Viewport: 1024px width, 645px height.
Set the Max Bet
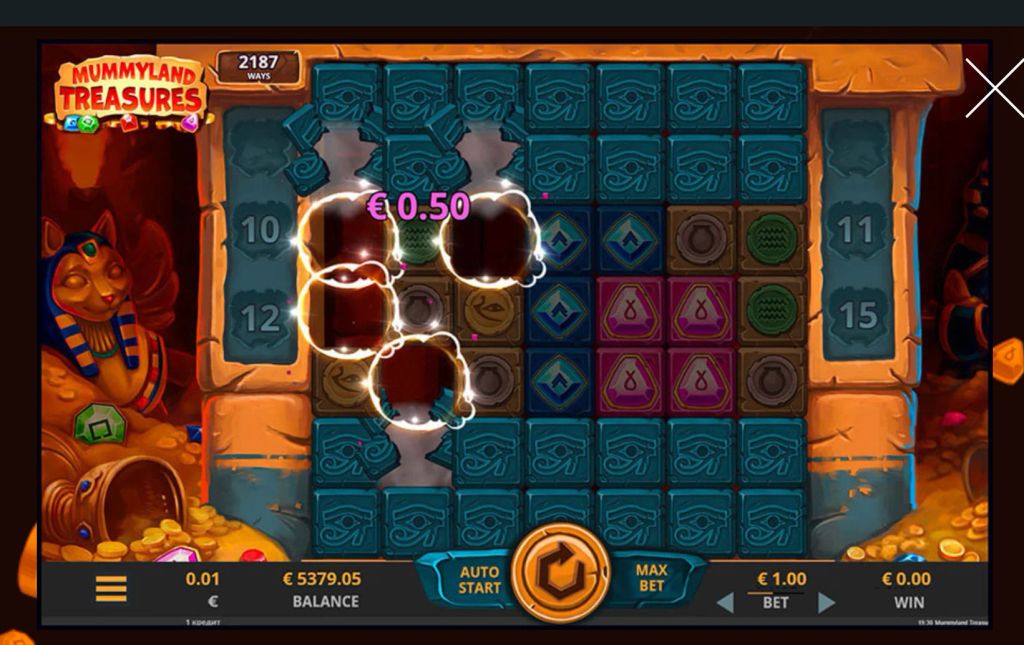pos(651,578)
